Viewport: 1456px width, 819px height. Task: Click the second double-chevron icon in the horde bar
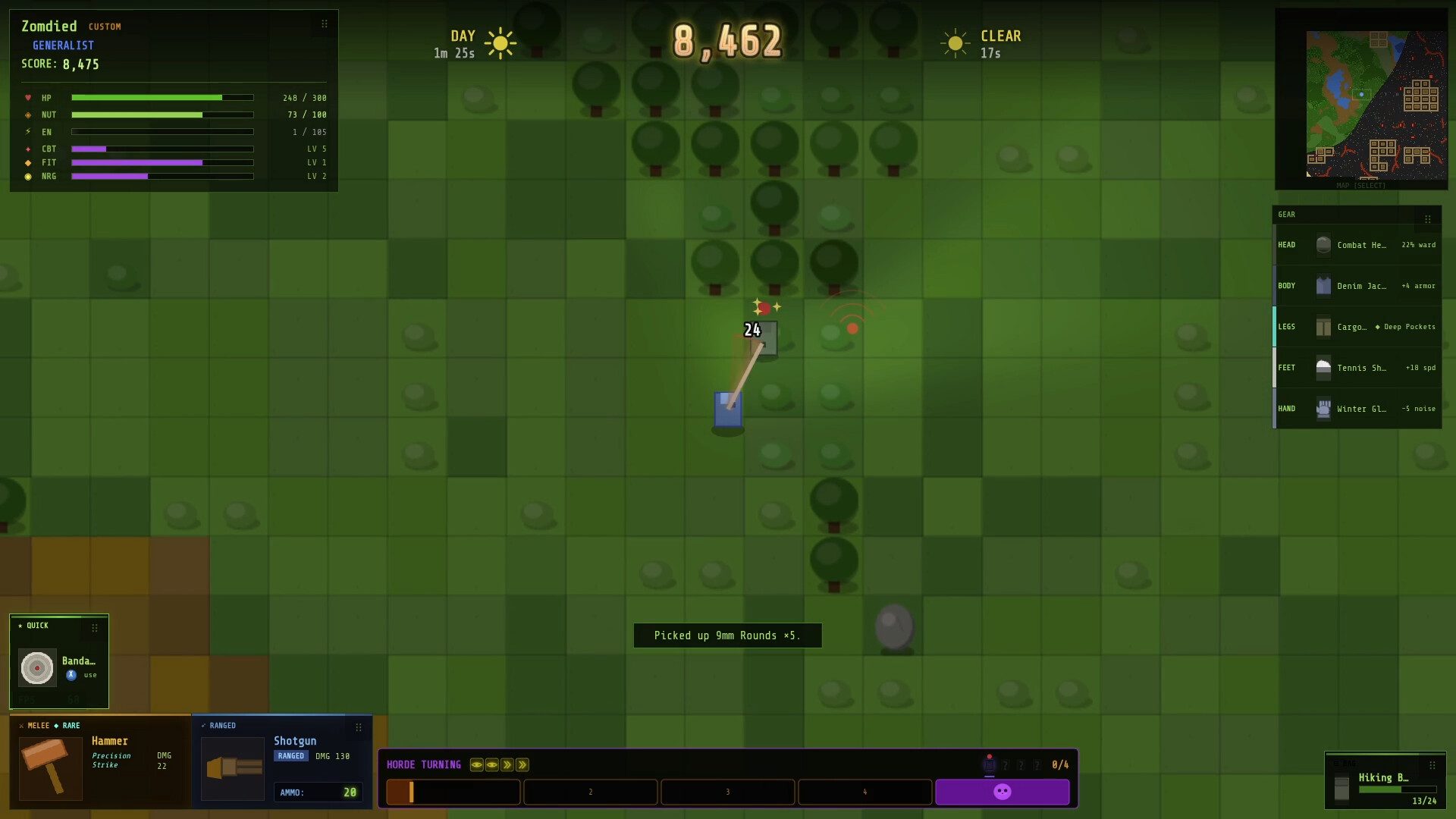pyautogui.click(x=522, y=765)
